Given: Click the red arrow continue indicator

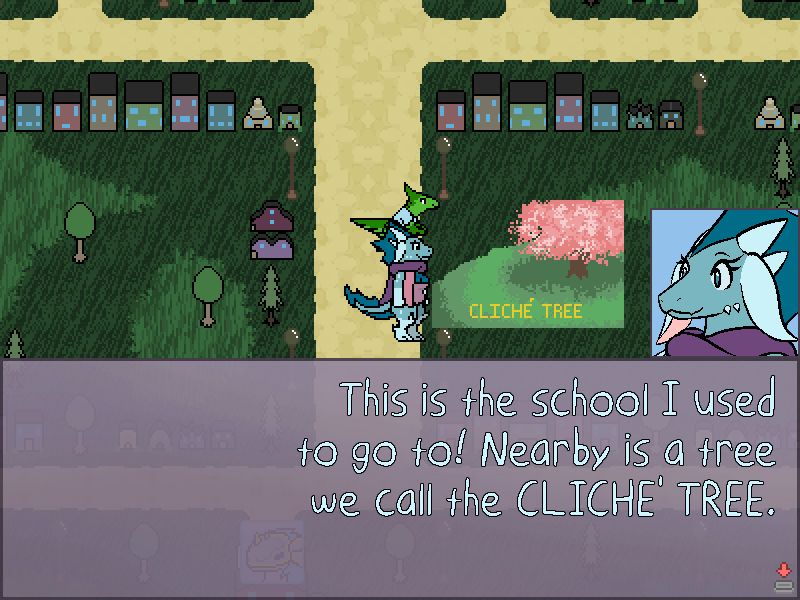Looking at the screenshot, I should 783,571.
